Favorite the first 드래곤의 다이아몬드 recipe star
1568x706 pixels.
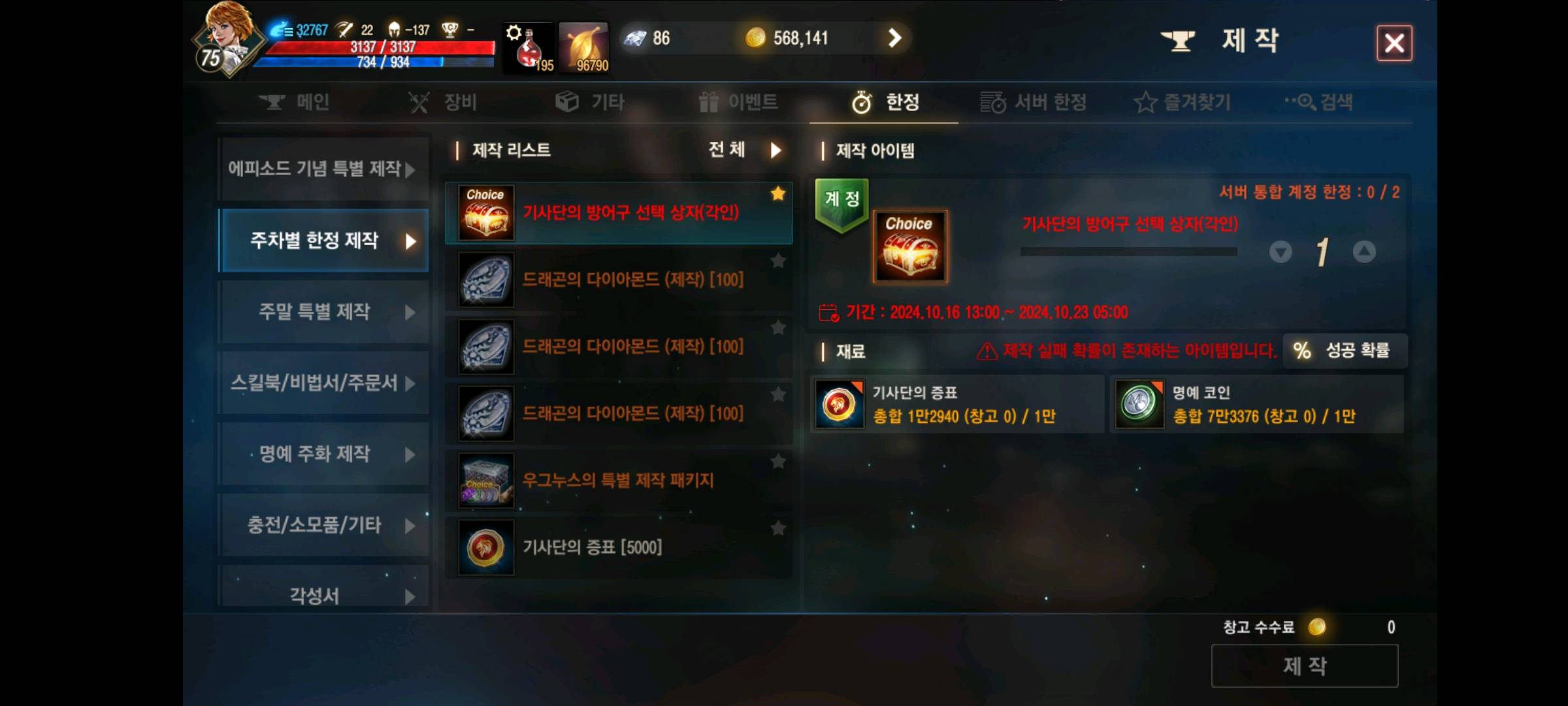click(x=777, y=261)
